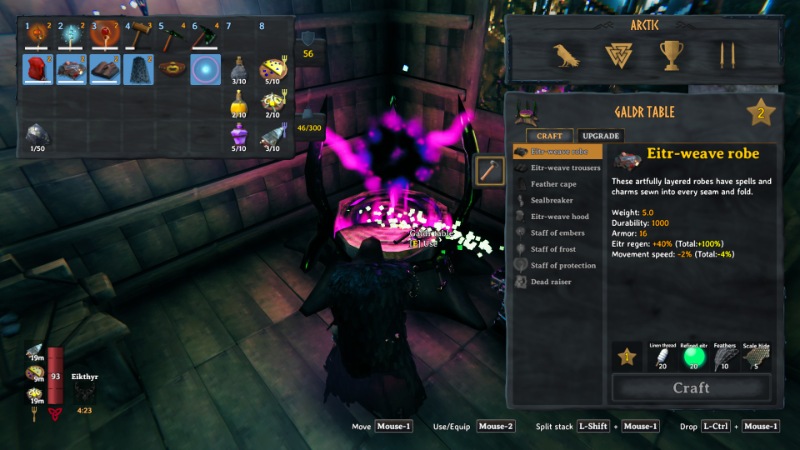800x450 pixels.
Task: Select the Sealbreaker recipe
Action: coord(552,200)
